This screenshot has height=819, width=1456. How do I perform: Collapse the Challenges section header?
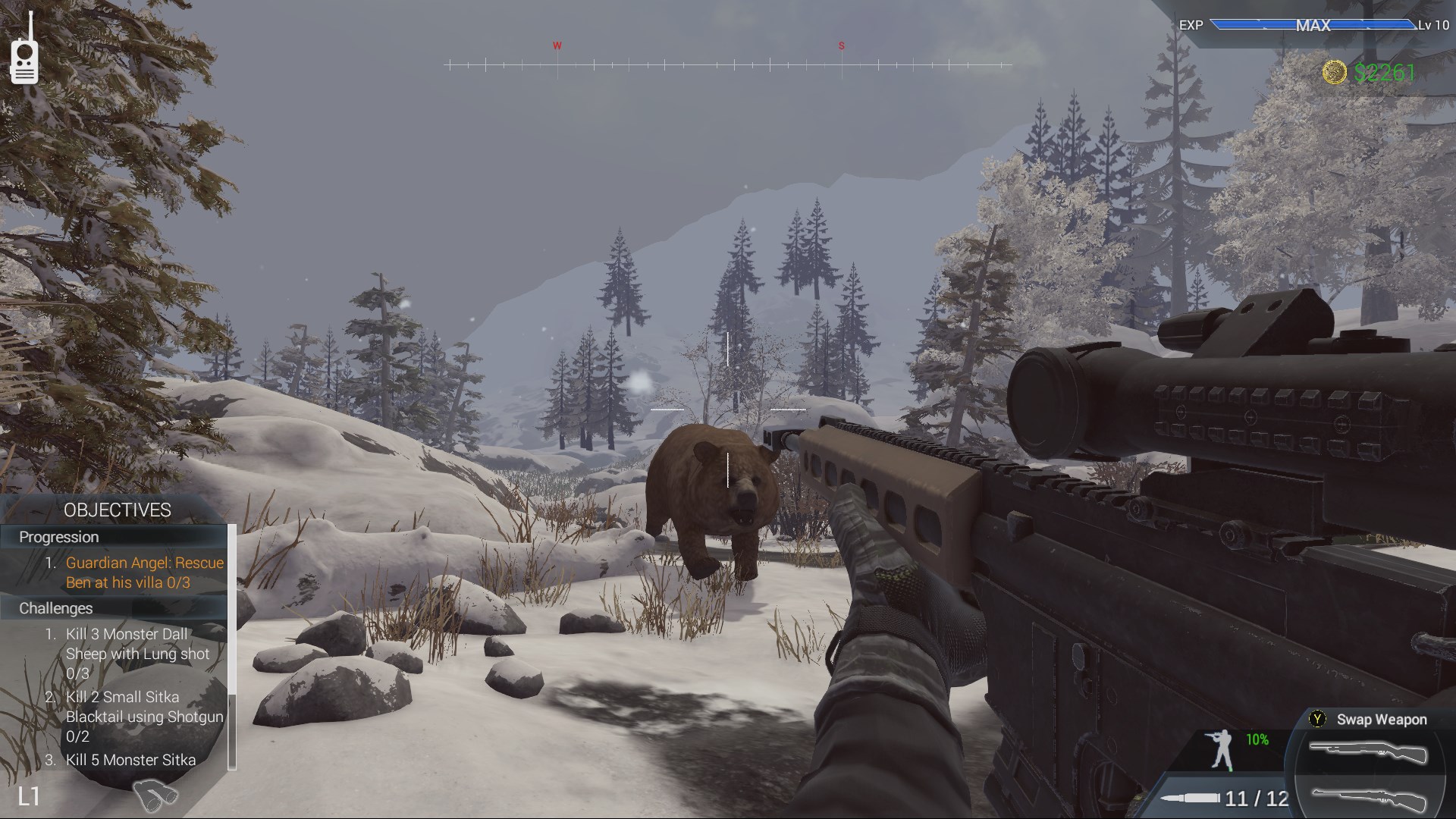coord(57,607)
